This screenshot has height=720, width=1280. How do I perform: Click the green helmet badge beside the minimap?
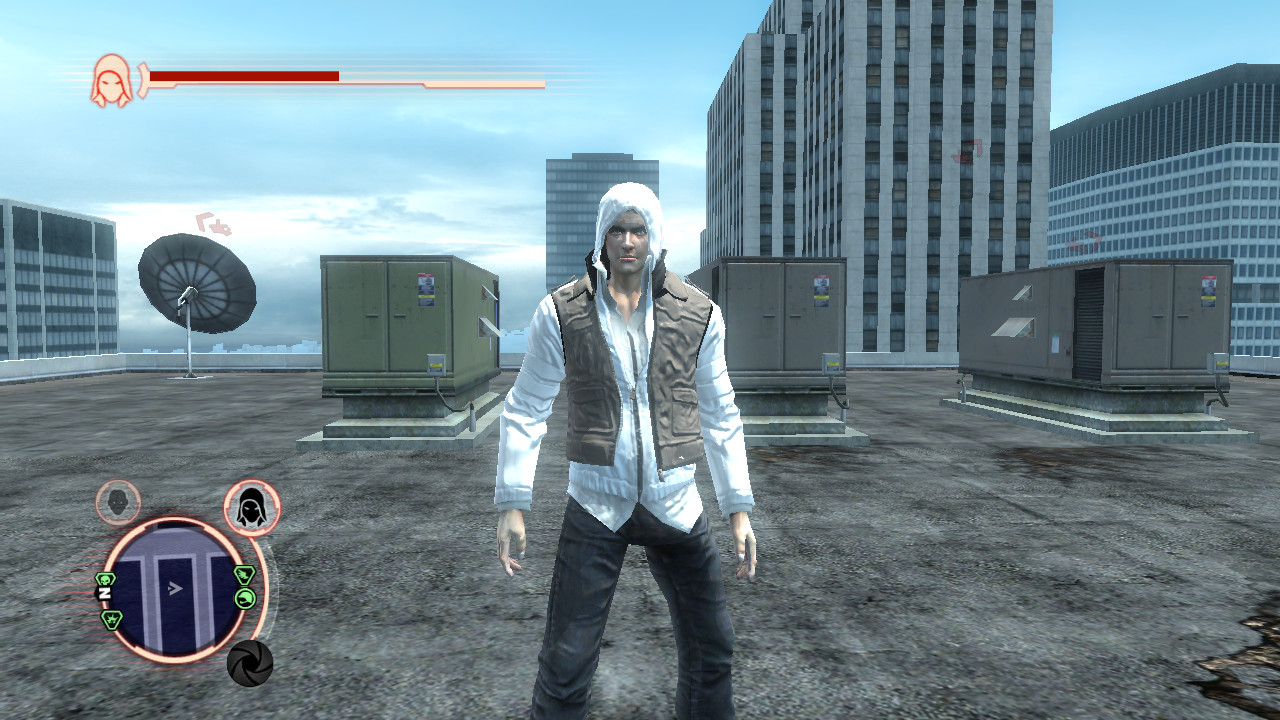pyautogui.click(x=246, y=598)
